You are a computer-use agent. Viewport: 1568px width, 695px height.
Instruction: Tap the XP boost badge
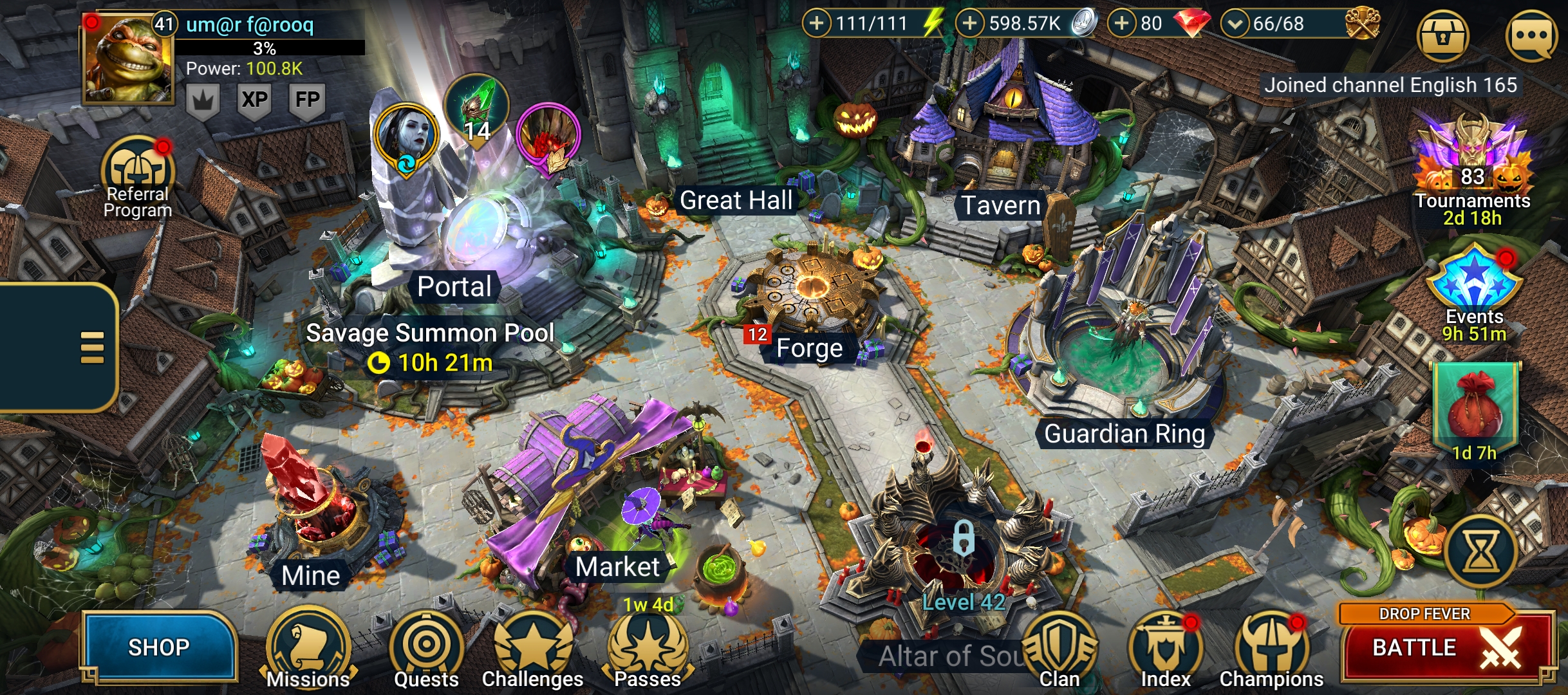click(254, 100)
